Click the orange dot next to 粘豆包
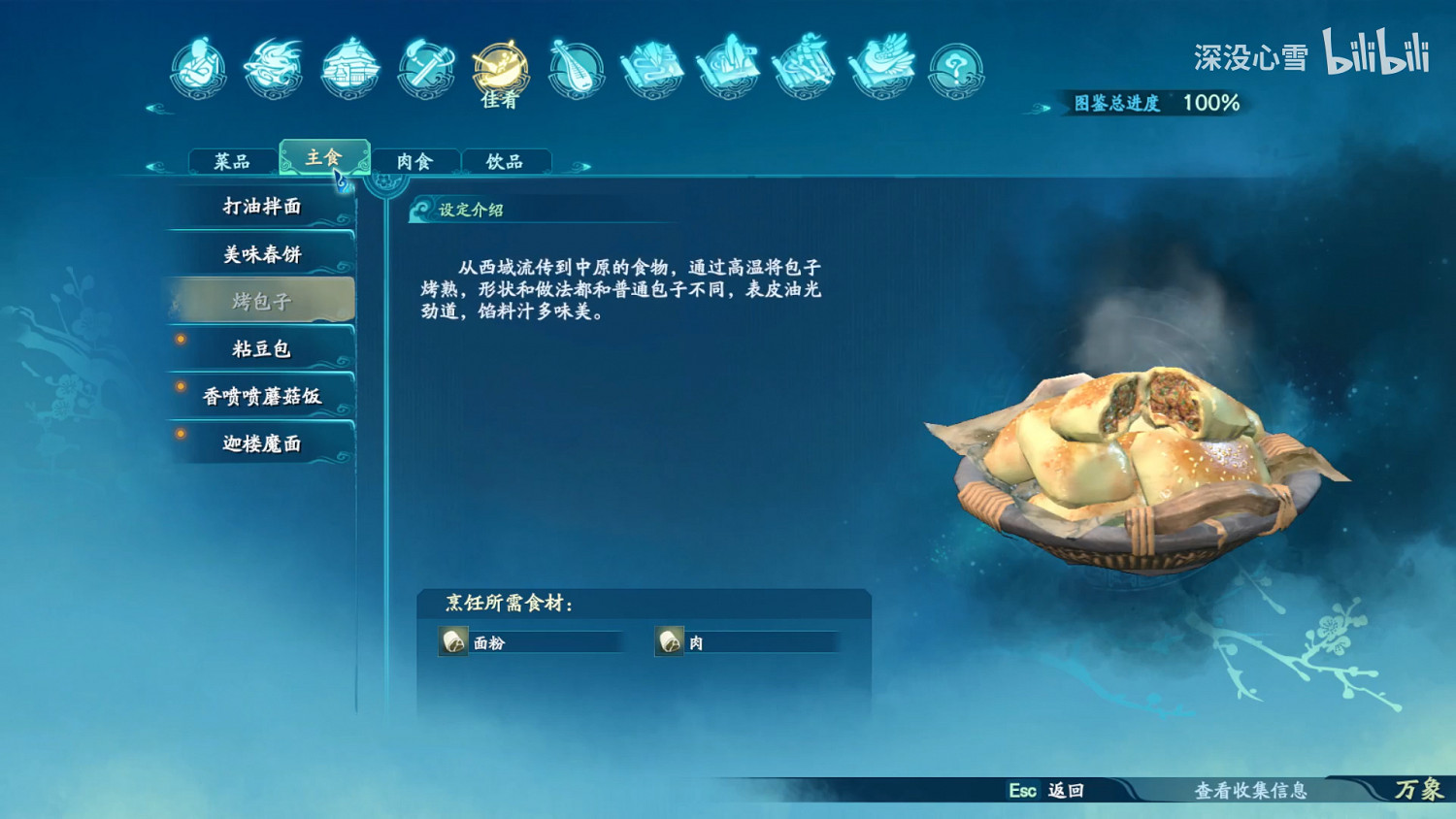 pos(182,341)
